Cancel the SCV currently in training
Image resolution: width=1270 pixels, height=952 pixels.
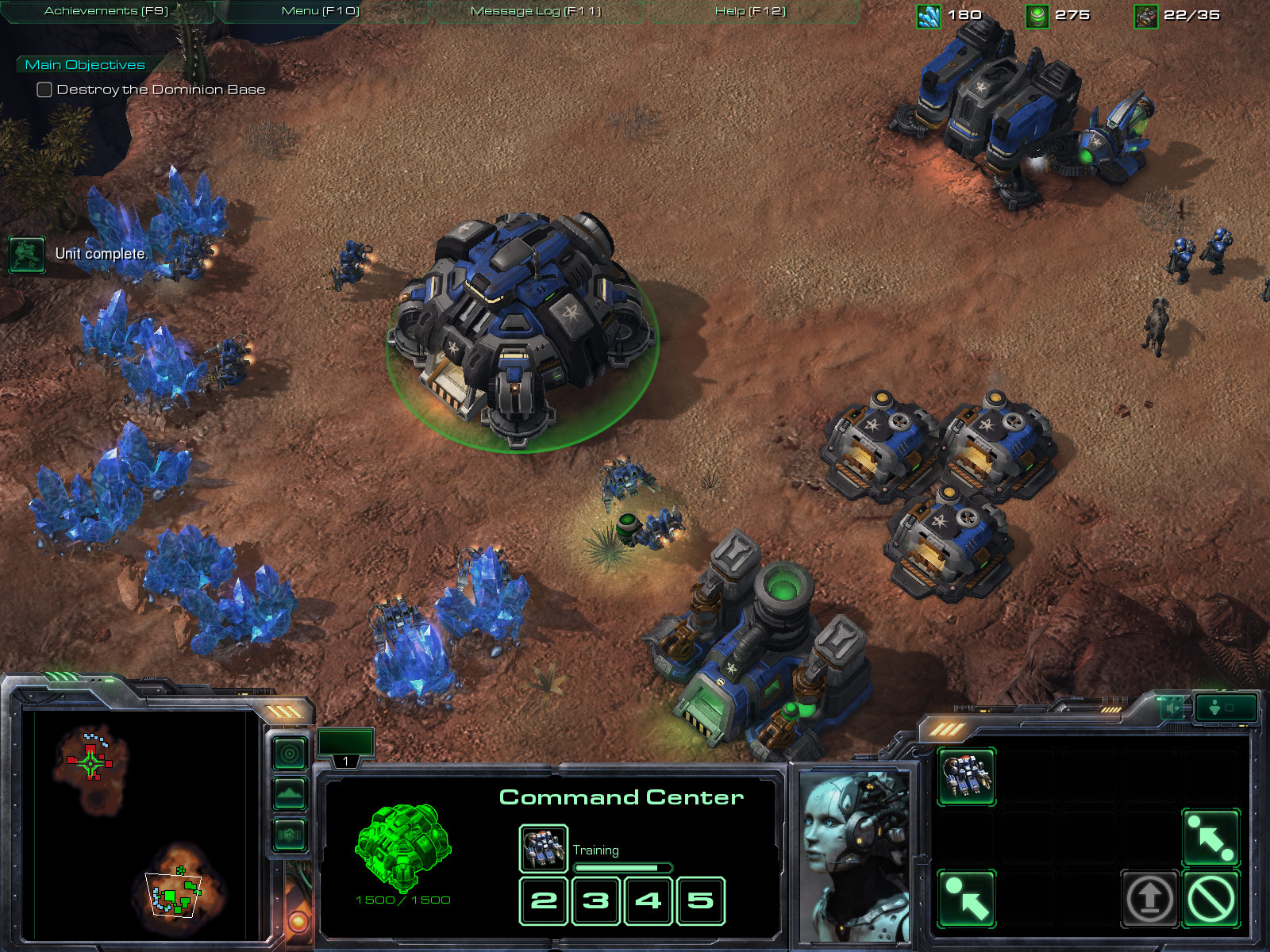[x=543, y=848]
